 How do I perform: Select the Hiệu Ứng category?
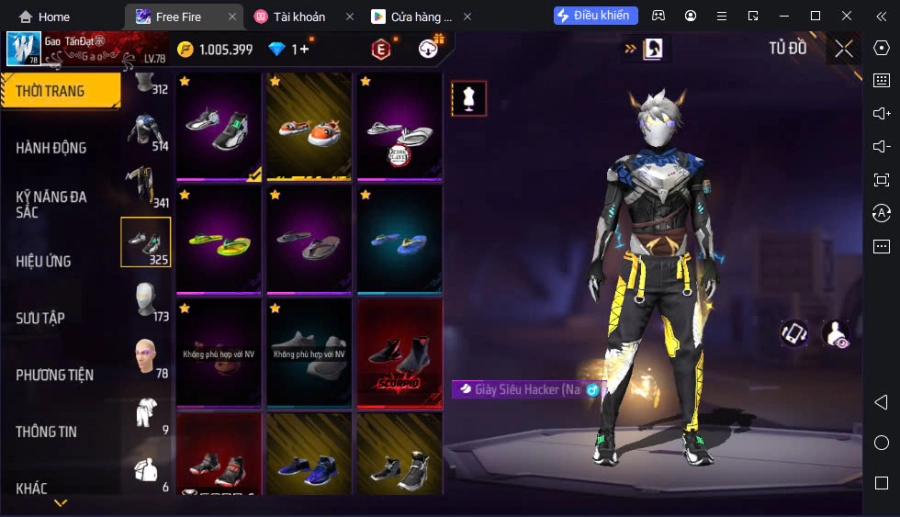point(44,261)
